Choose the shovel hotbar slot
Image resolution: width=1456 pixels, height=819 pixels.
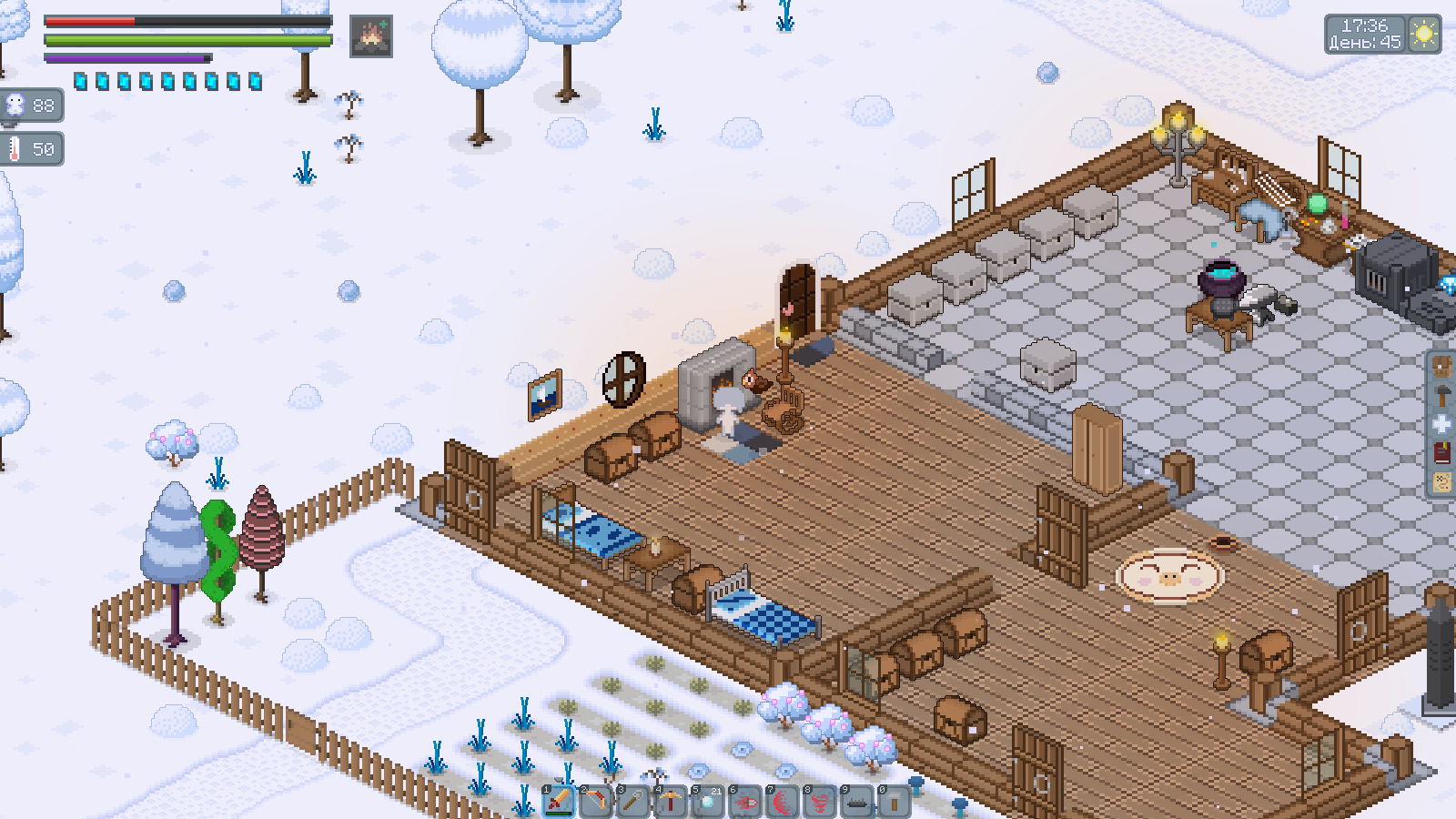coord(633,802)
